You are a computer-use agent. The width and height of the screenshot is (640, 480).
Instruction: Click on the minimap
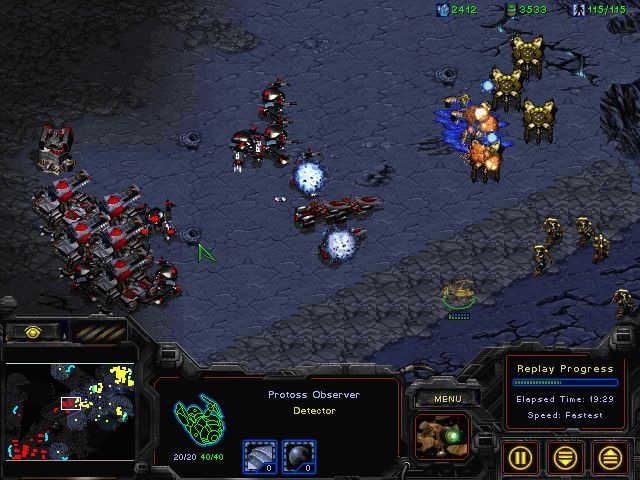click(x=70, y=411)
